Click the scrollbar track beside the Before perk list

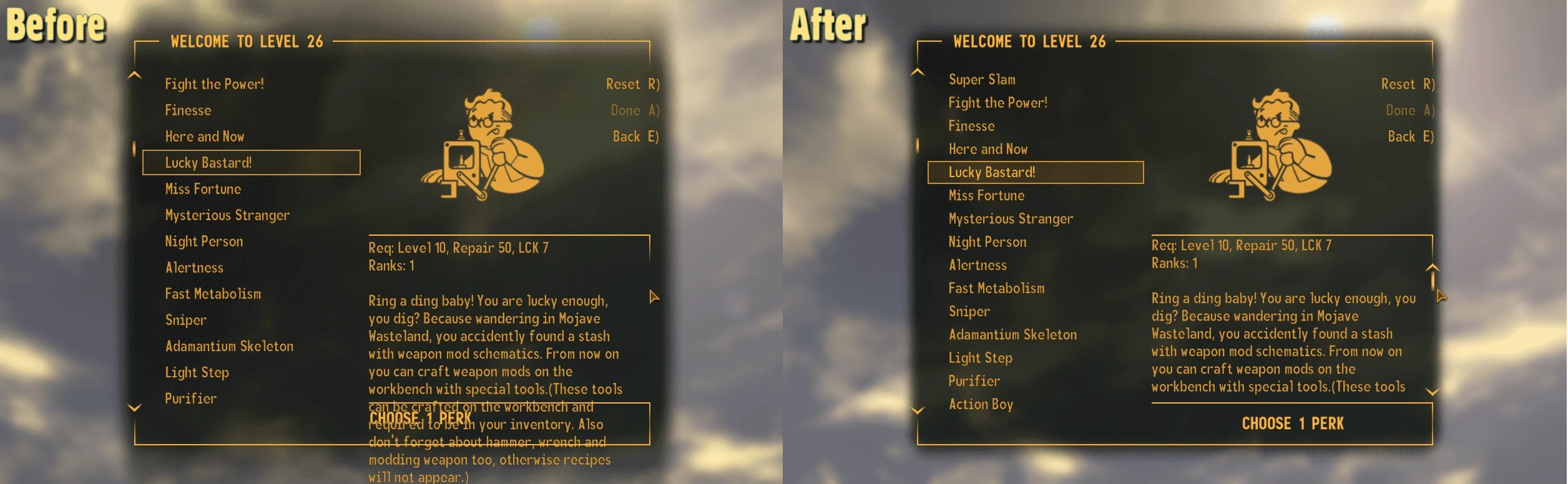pos(134,150)
